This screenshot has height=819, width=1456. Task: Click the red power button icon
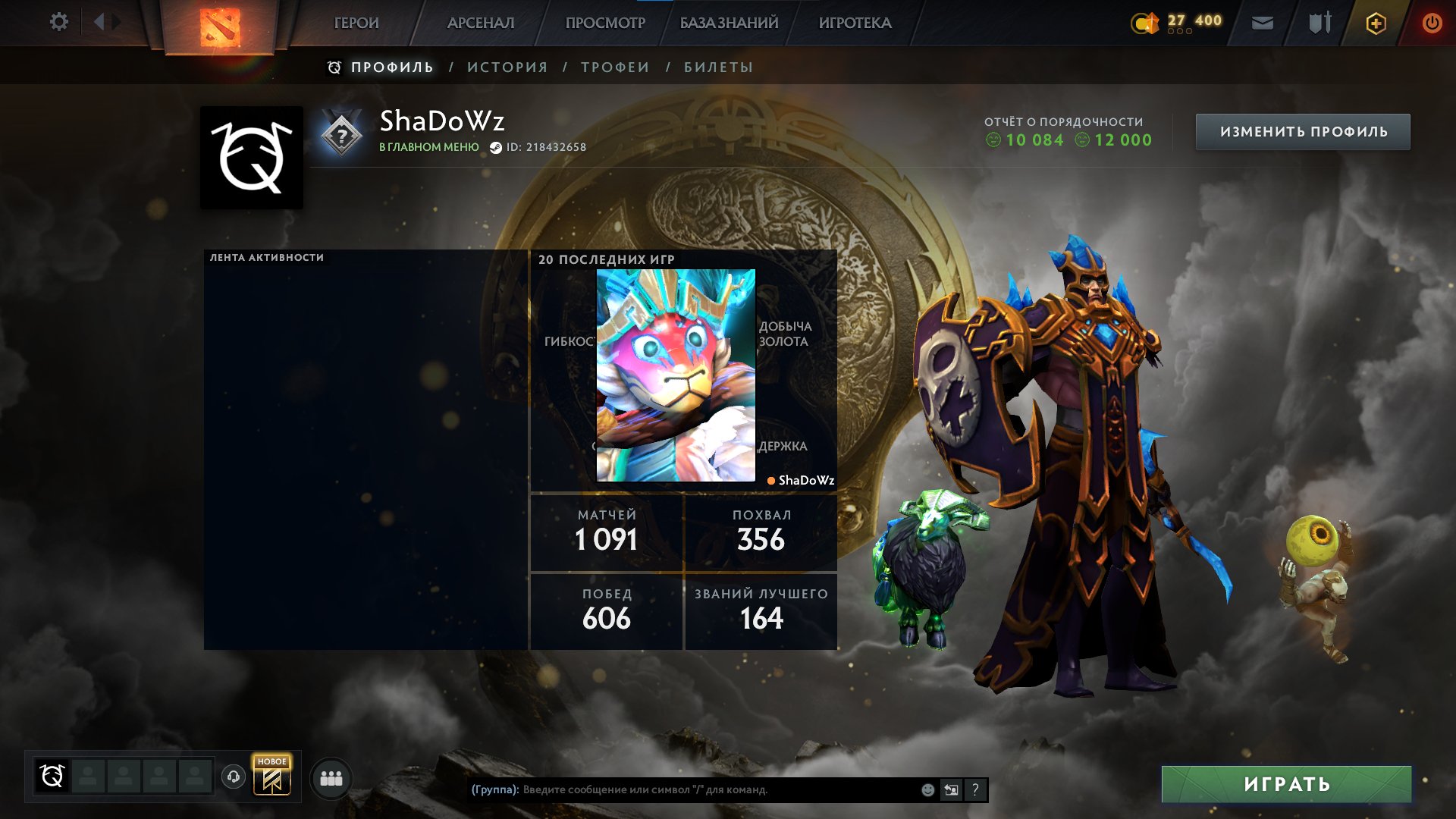1431,23
